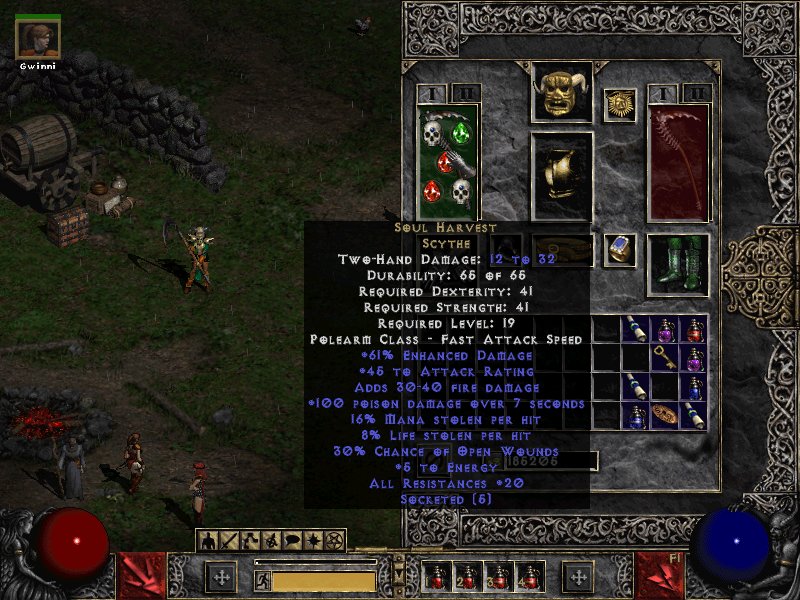The height and width of the screenshot is (600, 800).
Task: Pick up the golden body armor
Action: click(x=561, y=175)
